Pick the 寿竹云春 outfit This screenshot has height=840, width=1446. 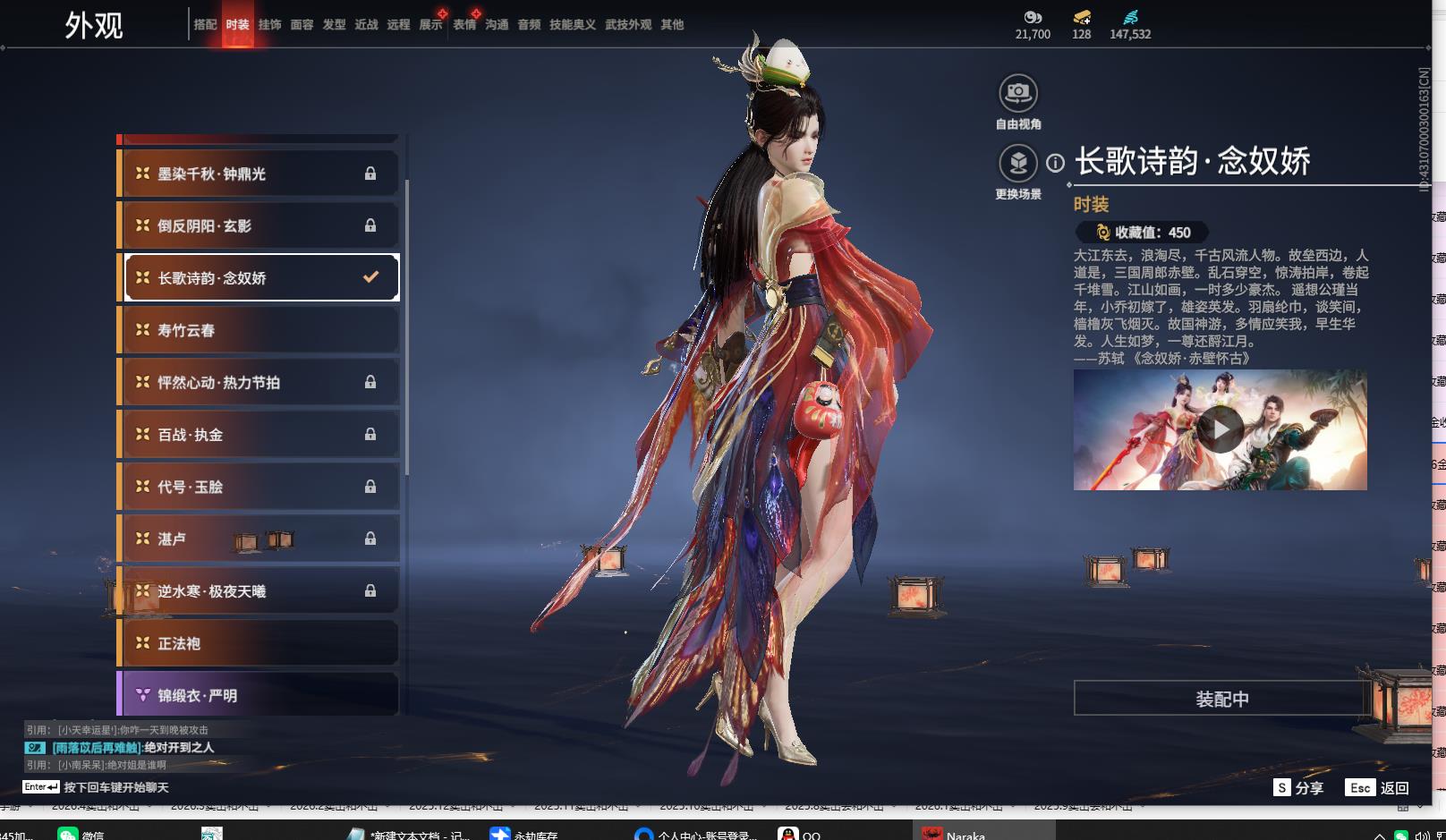pyautogui.click(x=258, y=330)
